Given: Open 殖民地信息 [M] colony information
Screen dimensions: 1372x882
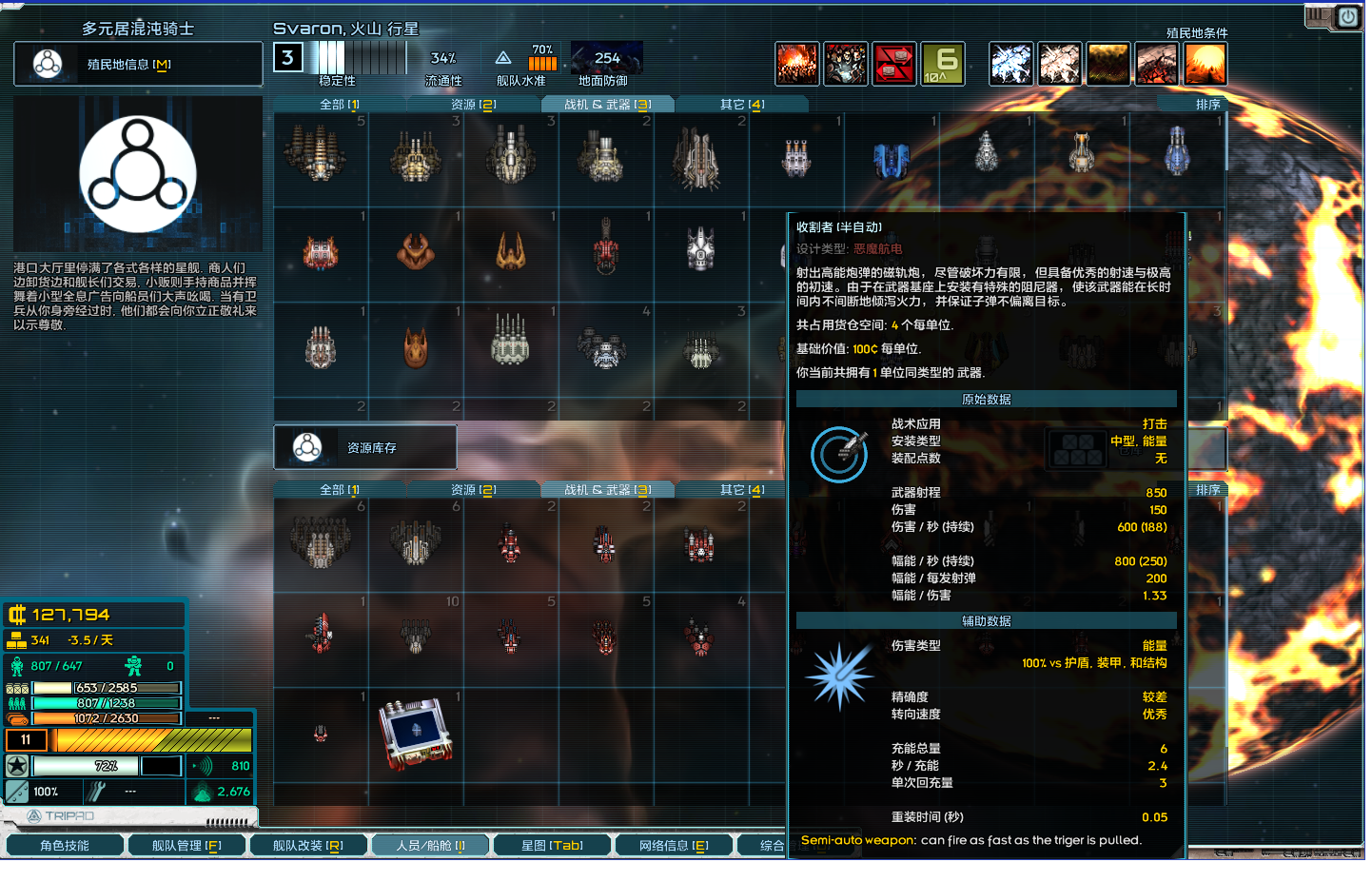Looking at the screenshot, I should [138, 64].
